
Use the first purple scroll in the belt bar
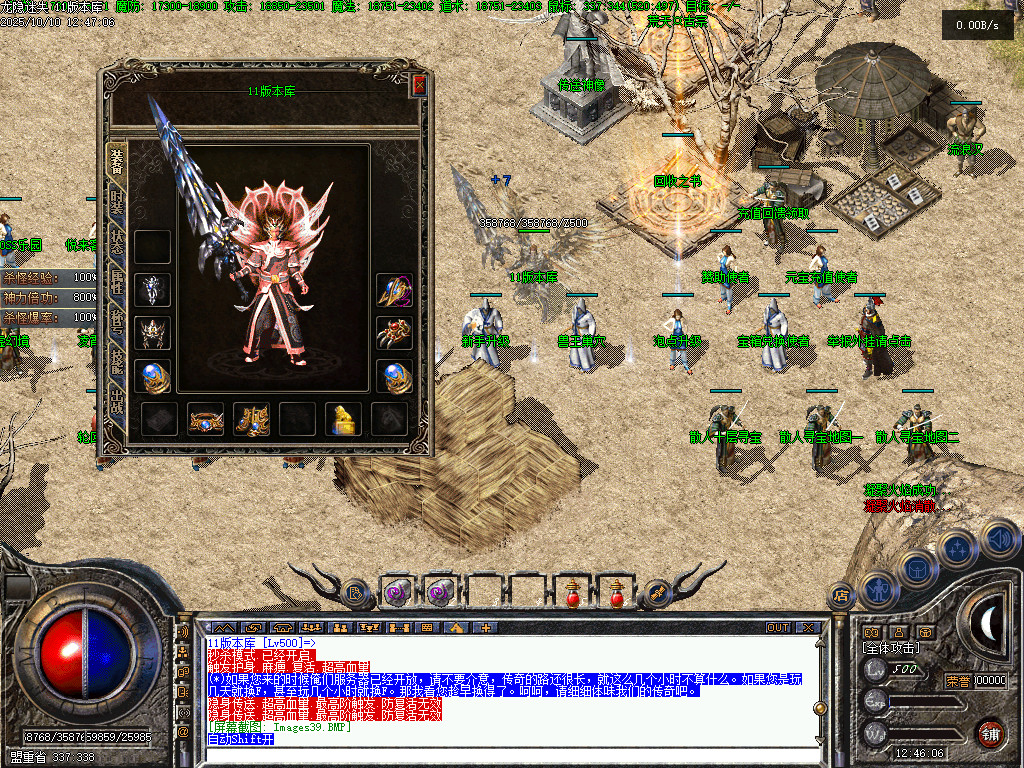398,593
